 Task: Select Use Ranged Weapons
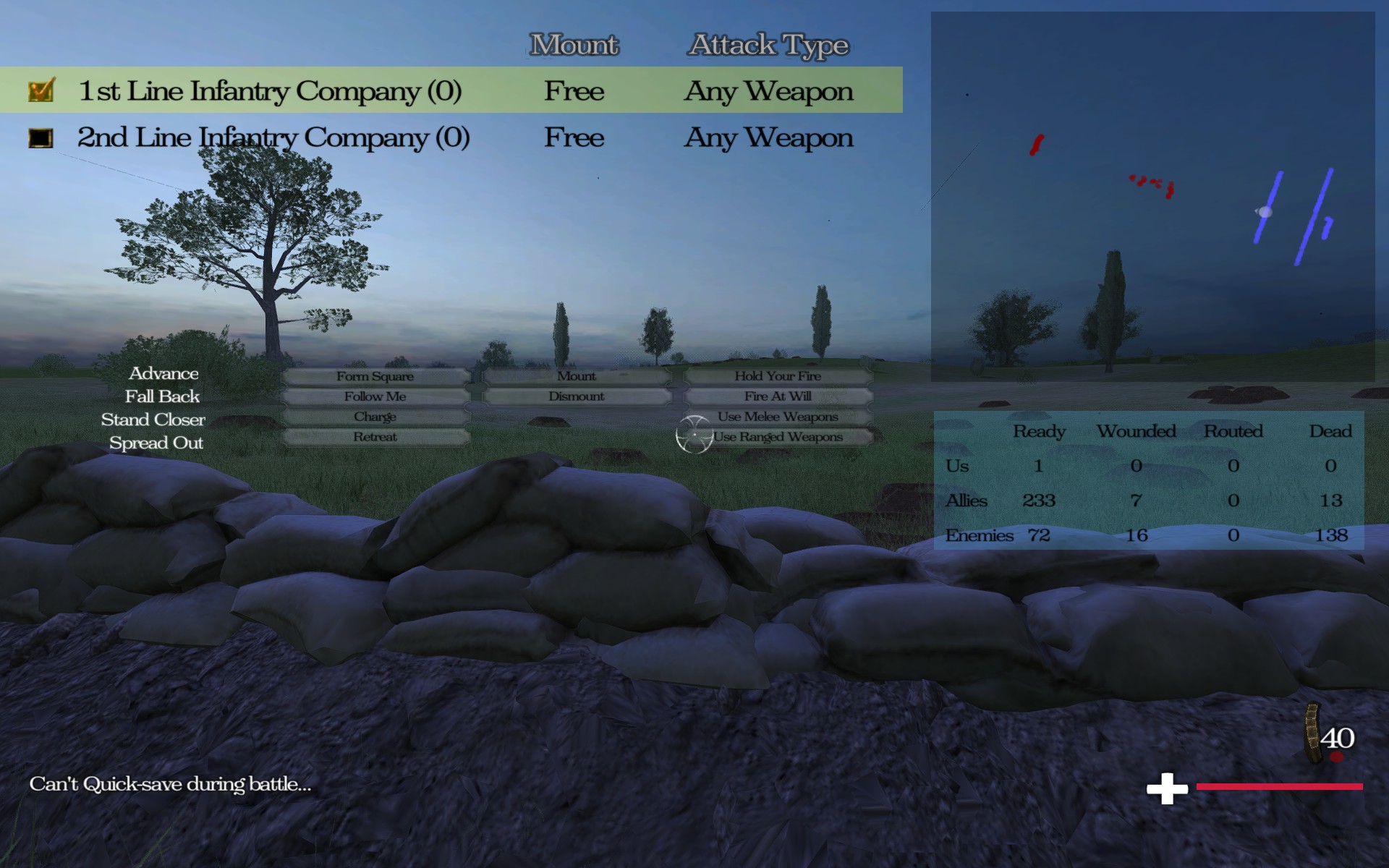click(x=778, y=437)
